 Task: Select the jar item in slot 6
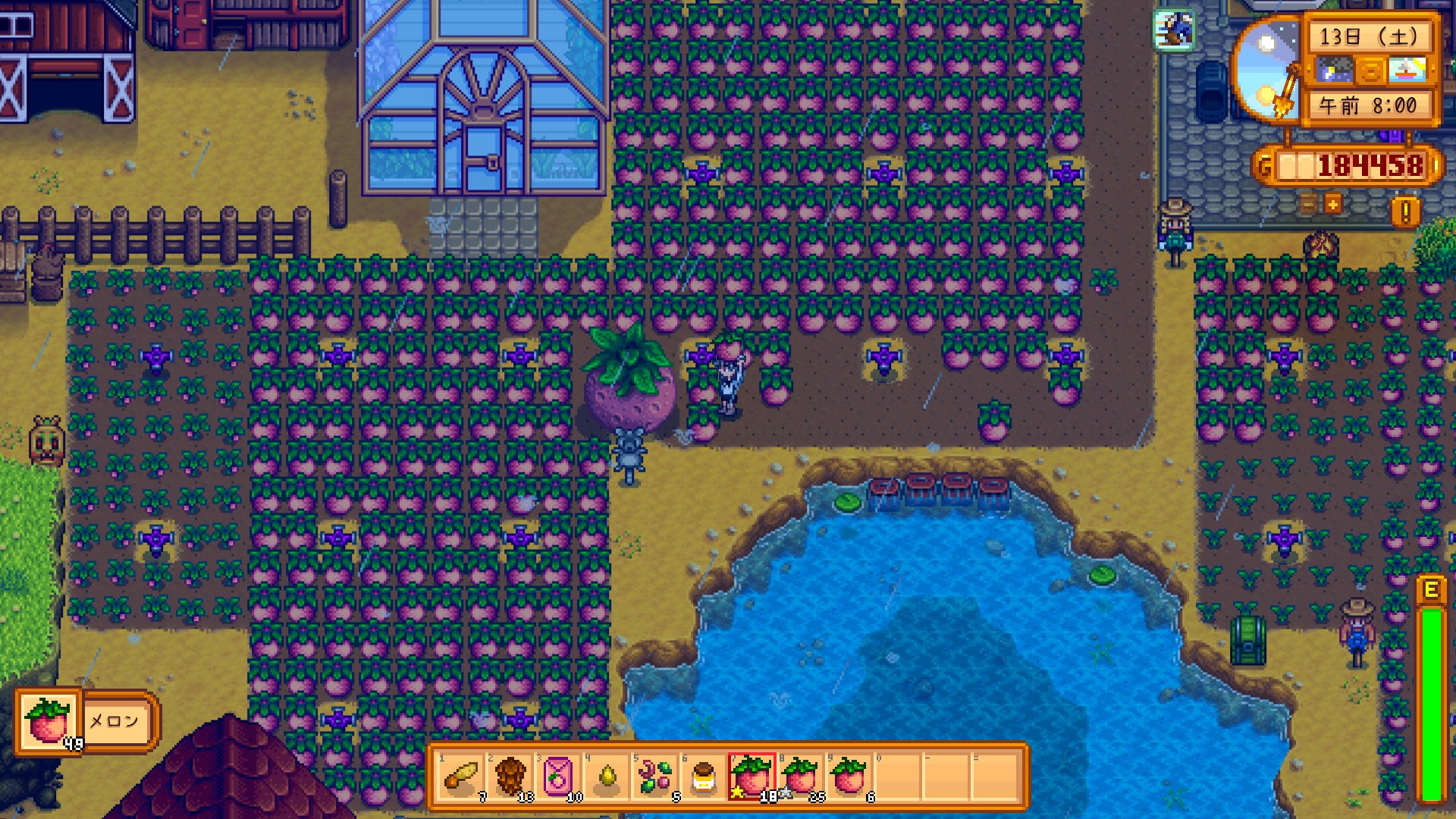click(703, 777)
